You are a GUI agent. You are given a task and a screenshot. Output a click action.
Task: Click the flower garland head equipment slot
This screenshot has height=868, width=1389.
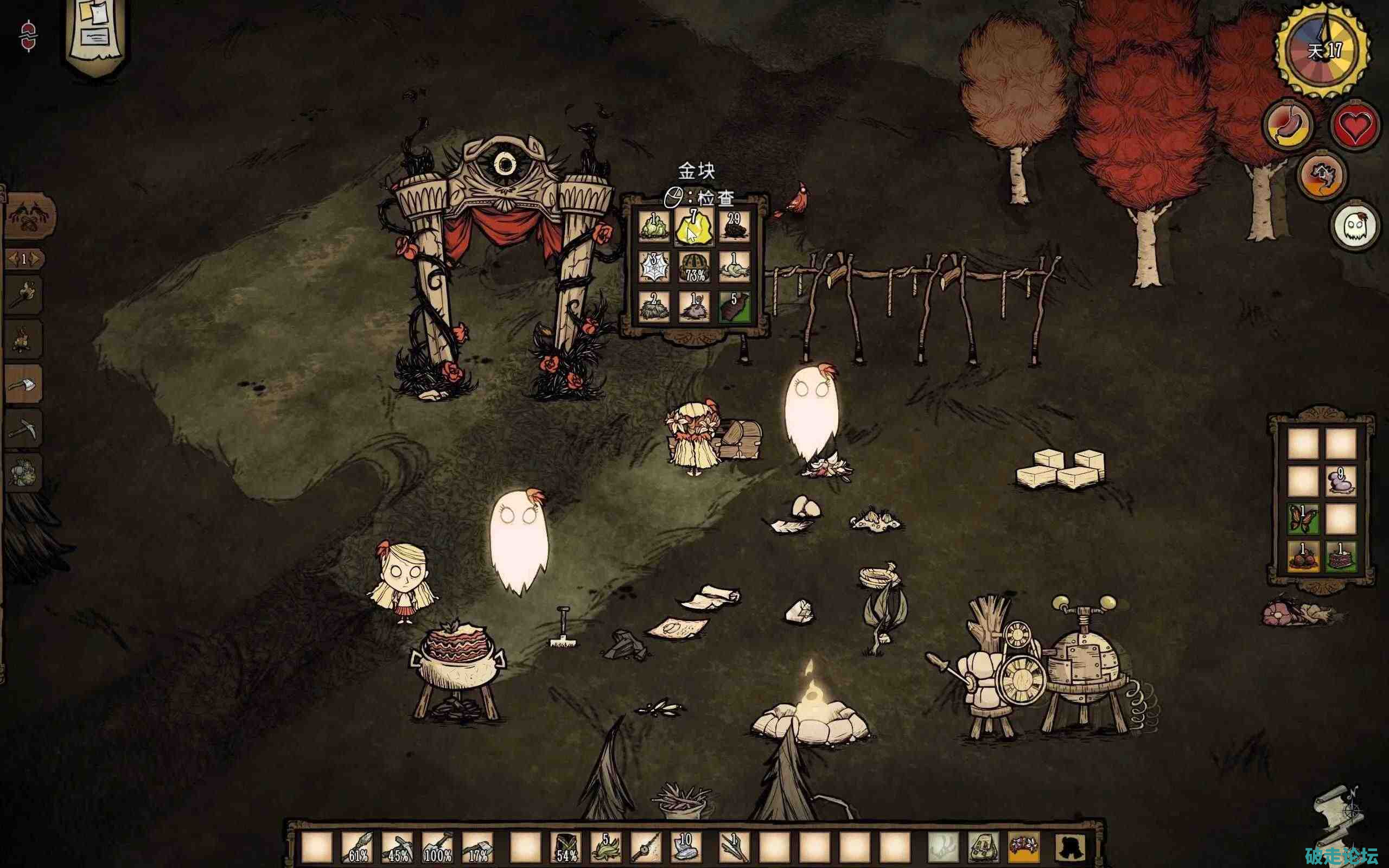point(1023,847)
